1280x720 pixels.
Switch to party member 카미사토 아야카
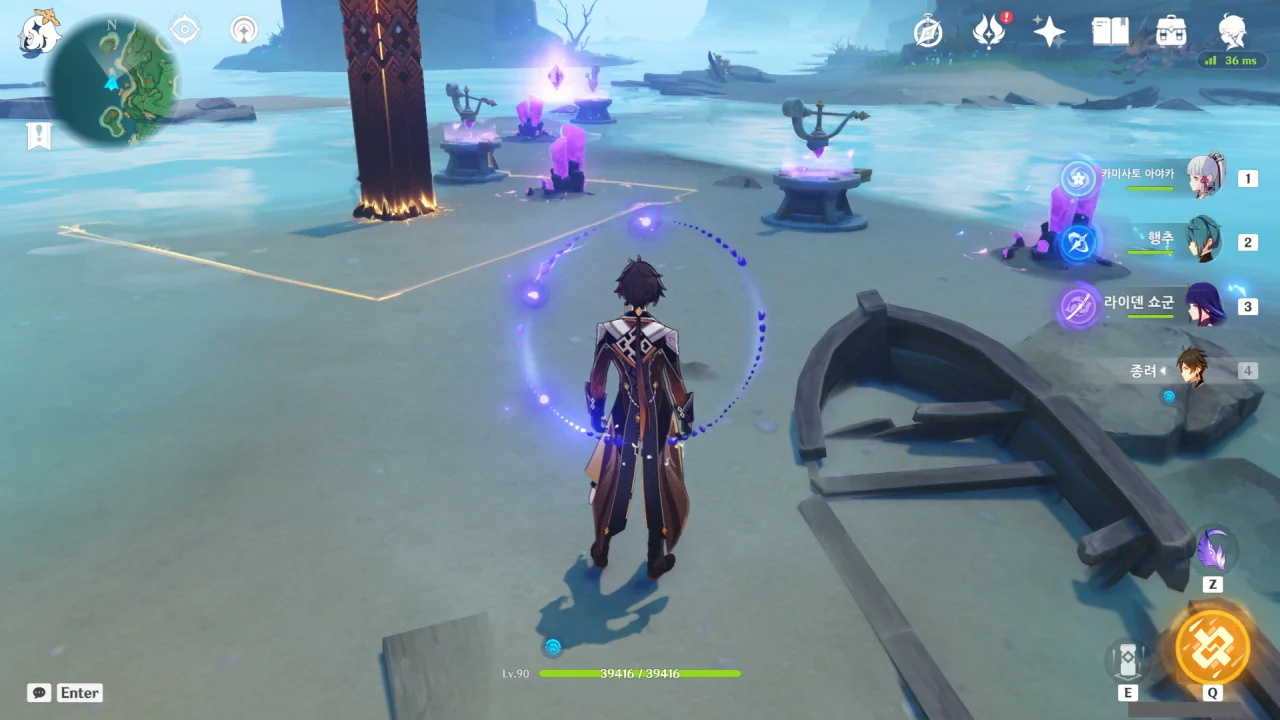[1205, 178]
